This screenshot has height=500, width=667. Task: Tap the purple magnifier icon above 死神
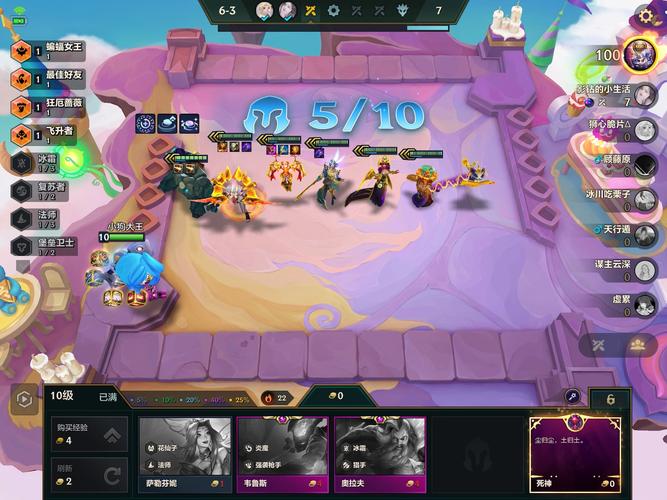[x=574, y=397]
